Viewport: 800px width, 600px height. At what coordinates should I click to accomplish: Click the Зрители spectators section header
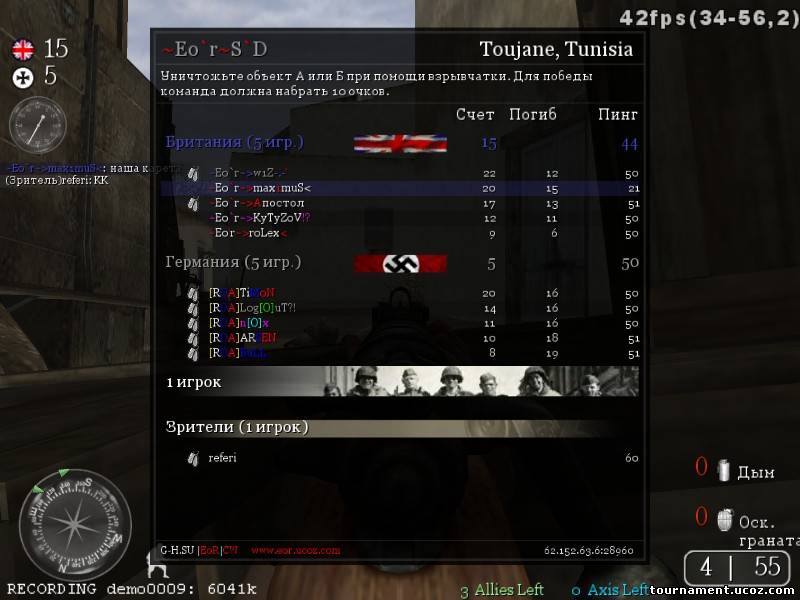click(237, 427)
